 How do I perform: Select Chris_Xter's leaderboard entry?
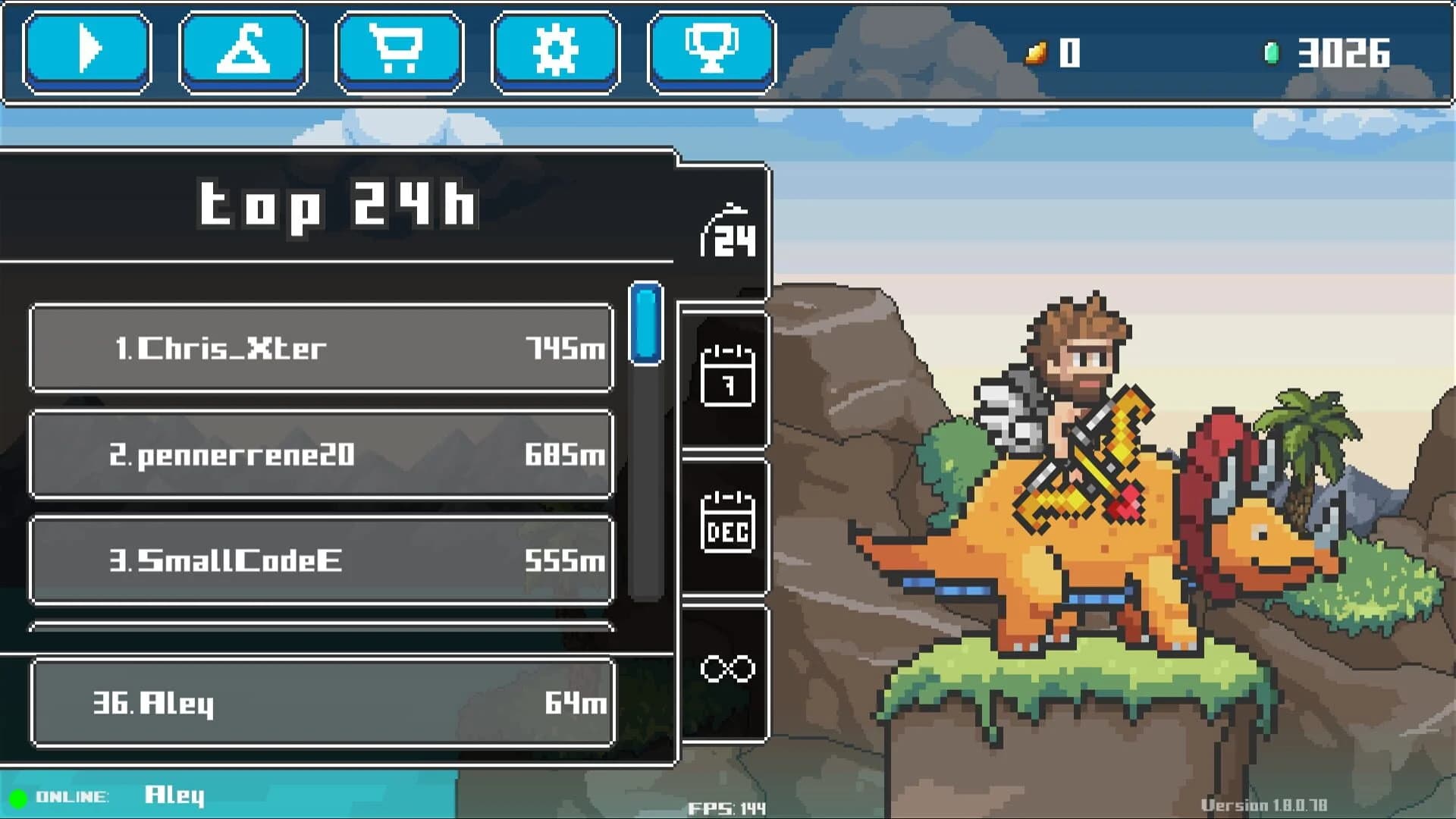(322, 349)
